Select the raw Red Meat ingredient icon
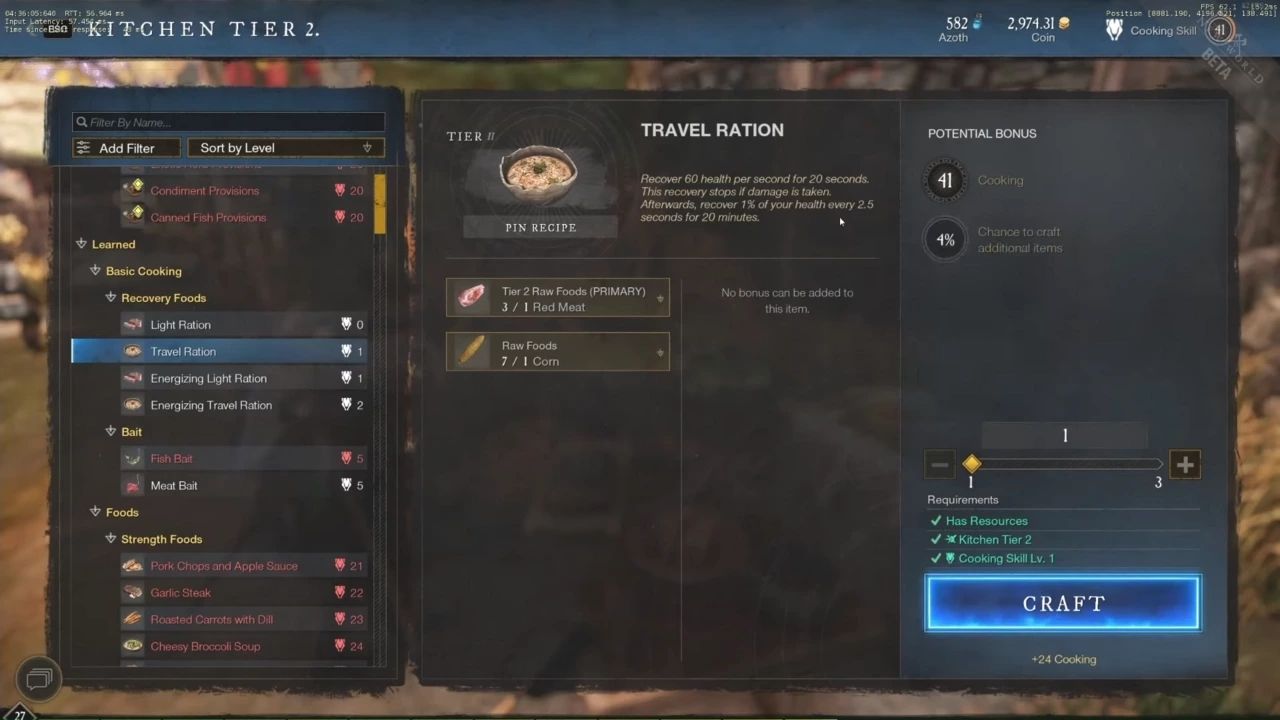The width and height of the screenshot is (1280, 720). tap(470, 296)
